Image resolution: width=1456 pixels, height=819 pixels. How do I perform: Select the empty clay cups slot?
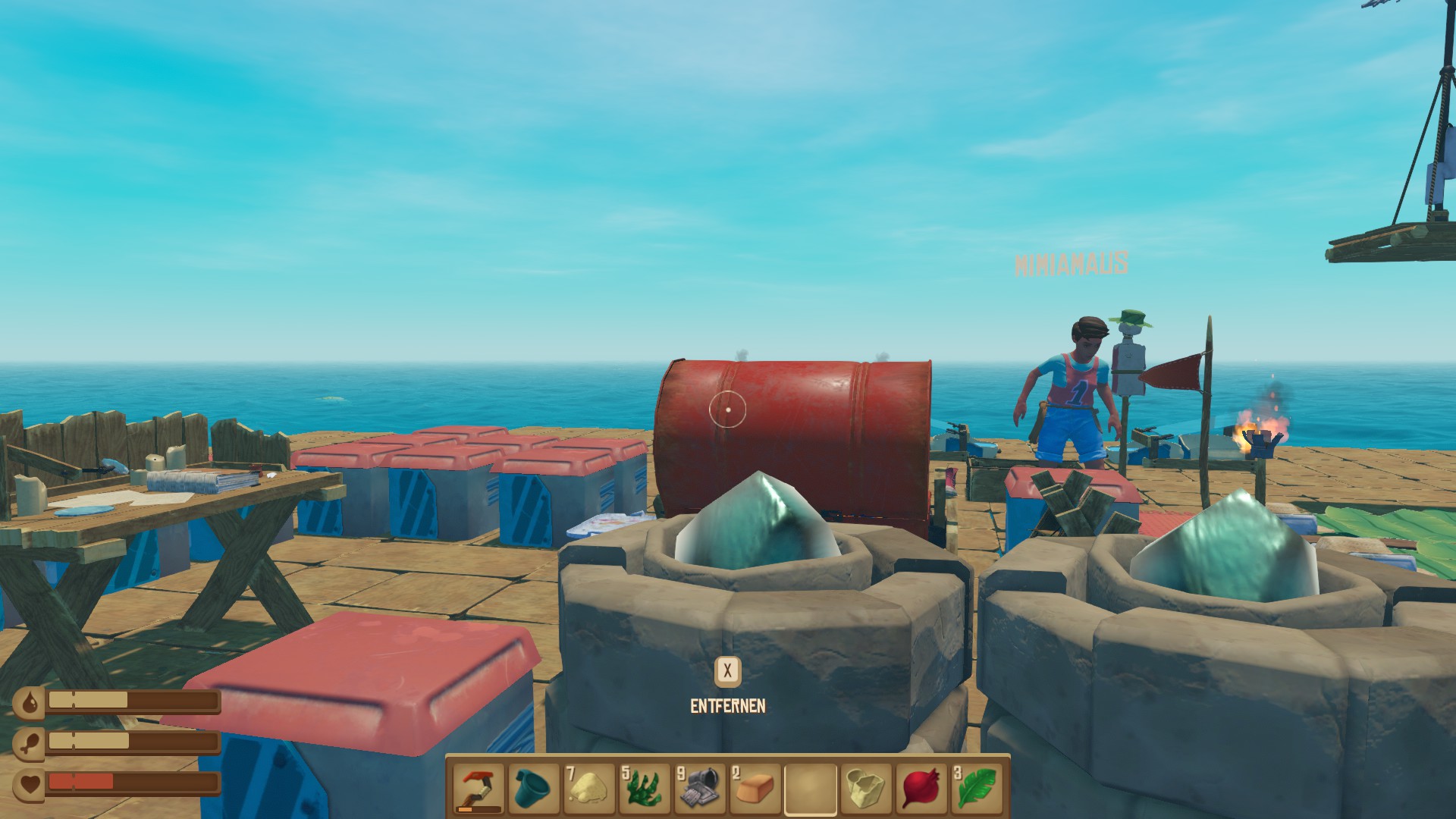[x=865, y=789]
